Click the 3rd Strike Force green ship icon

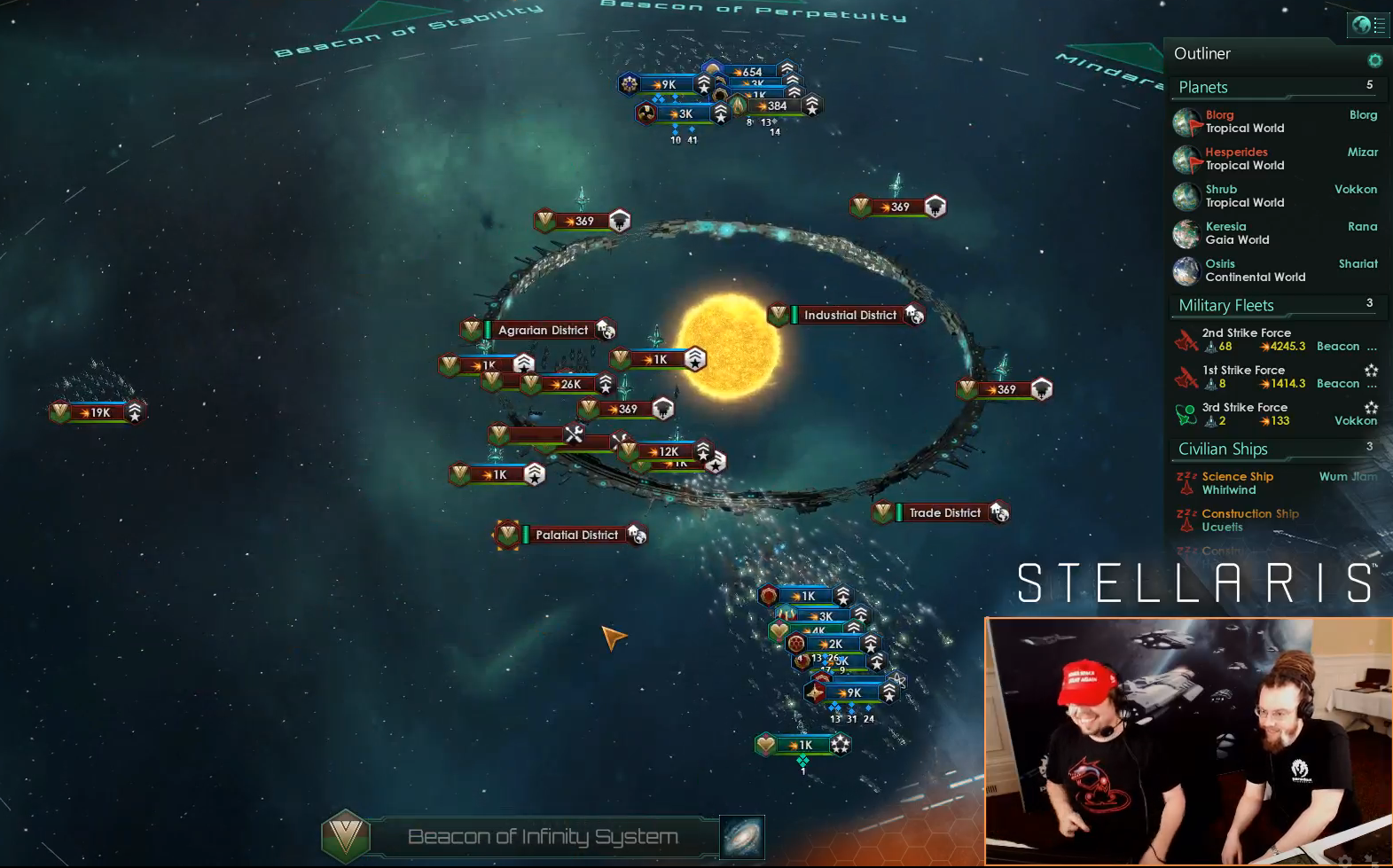coord(1186,413)
